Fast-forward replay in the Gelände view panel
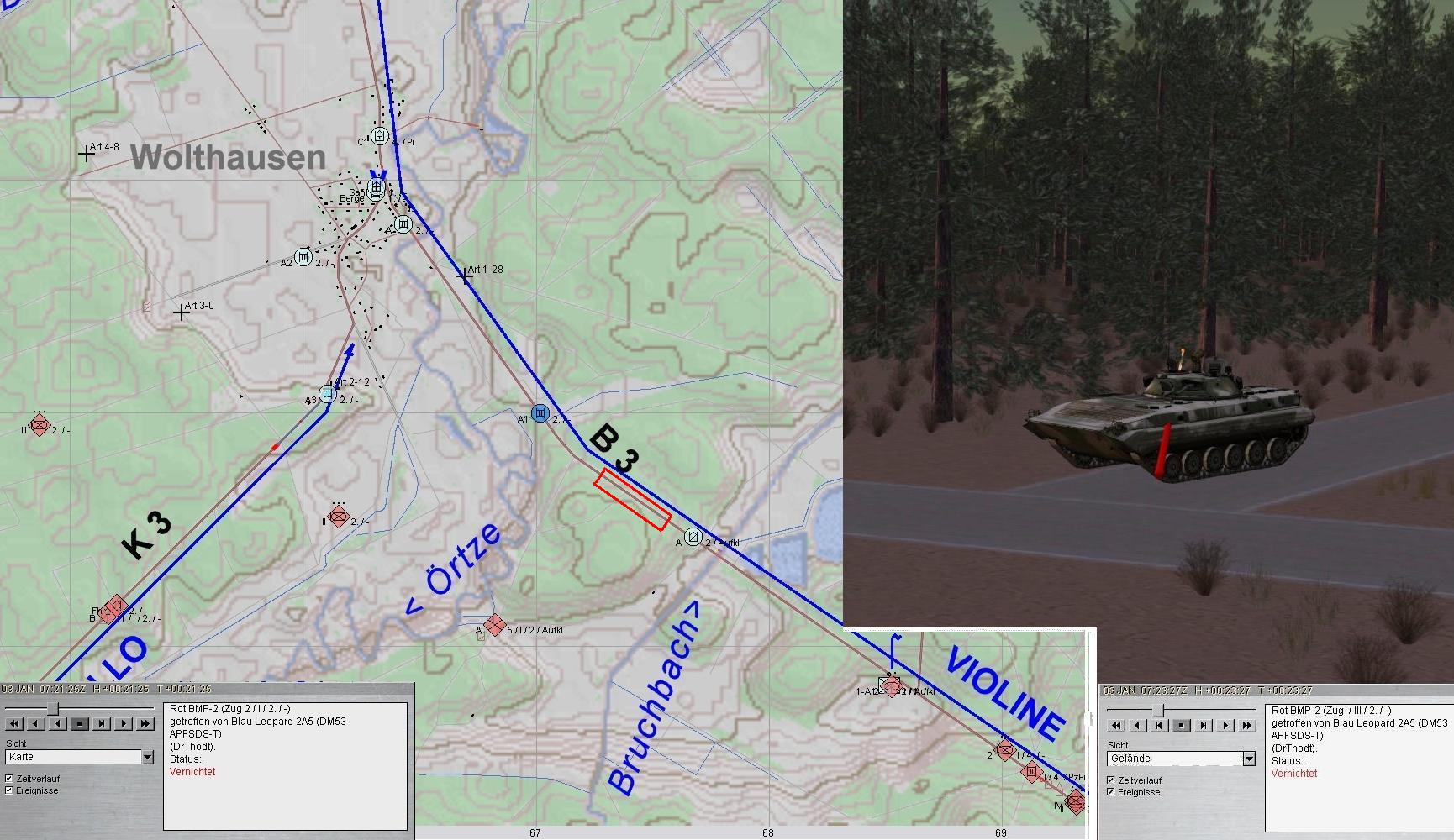The height and width of the screenshot is (840, 1454). click(x=1247, y=725)
